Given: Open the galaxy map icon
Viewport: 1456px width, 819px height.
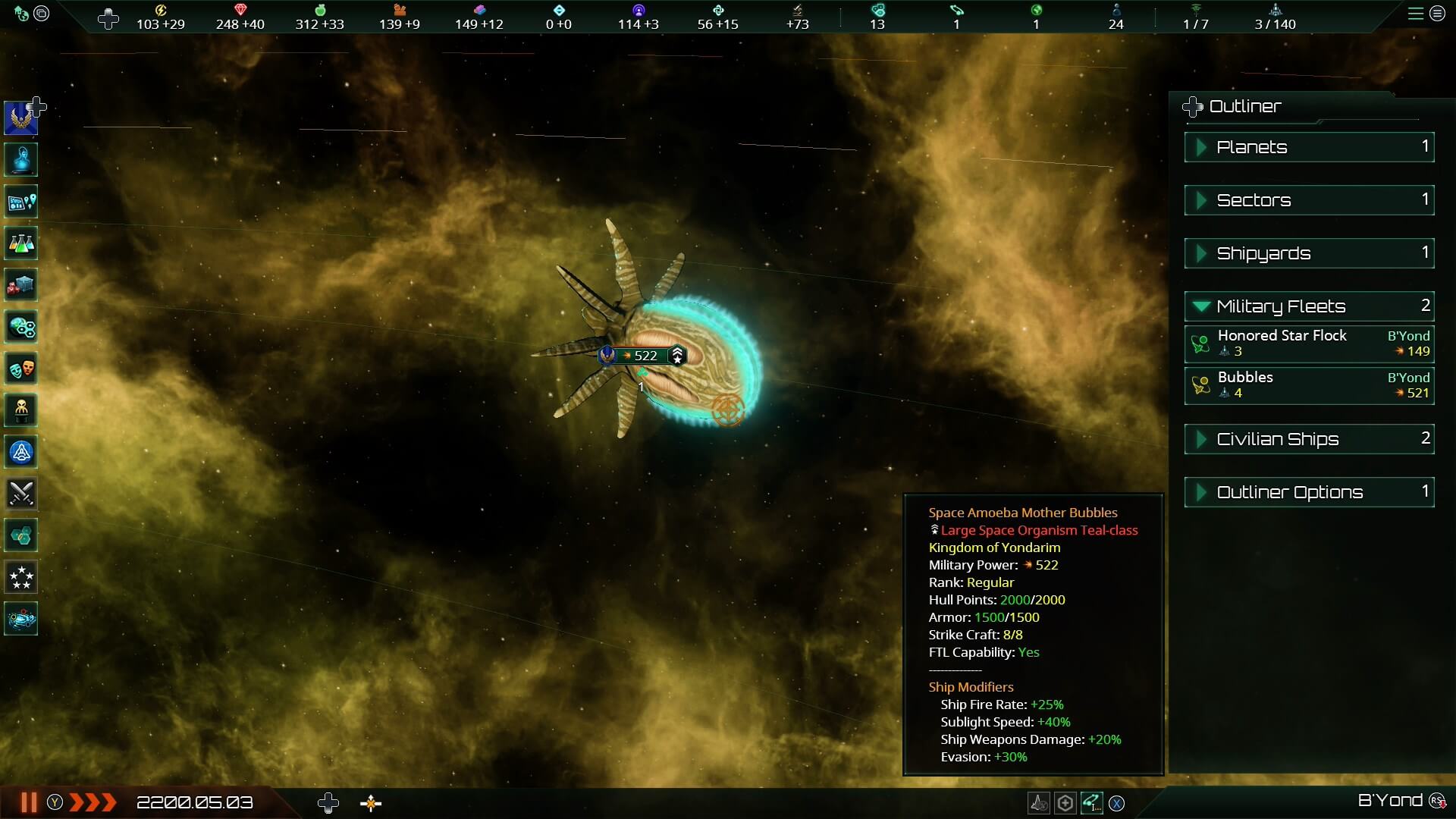Looking at the screenshot, I should point(21,202).
